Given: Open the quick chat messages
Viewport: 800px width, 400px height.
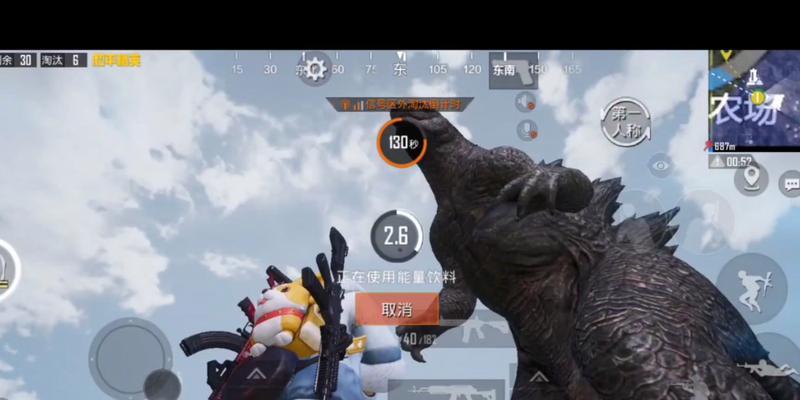Looking at the screenshot, I should [x=790, y=184].
